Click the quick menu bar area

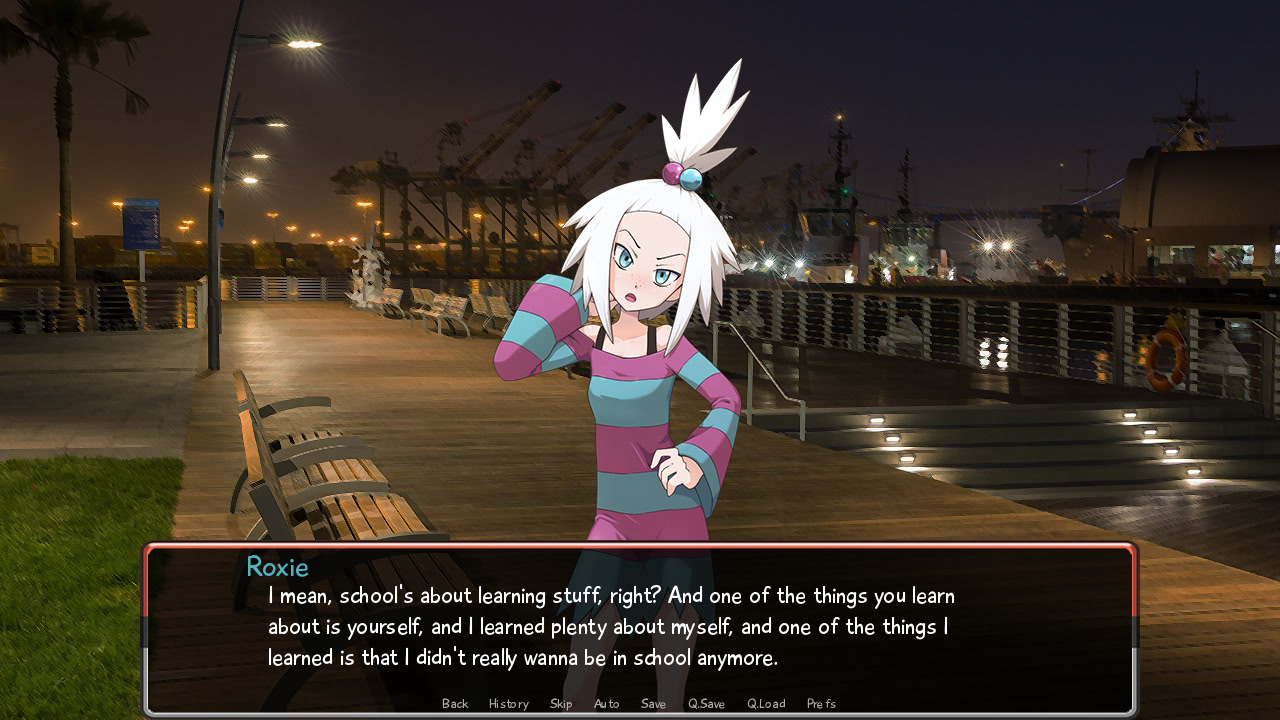tap(640, 703)
